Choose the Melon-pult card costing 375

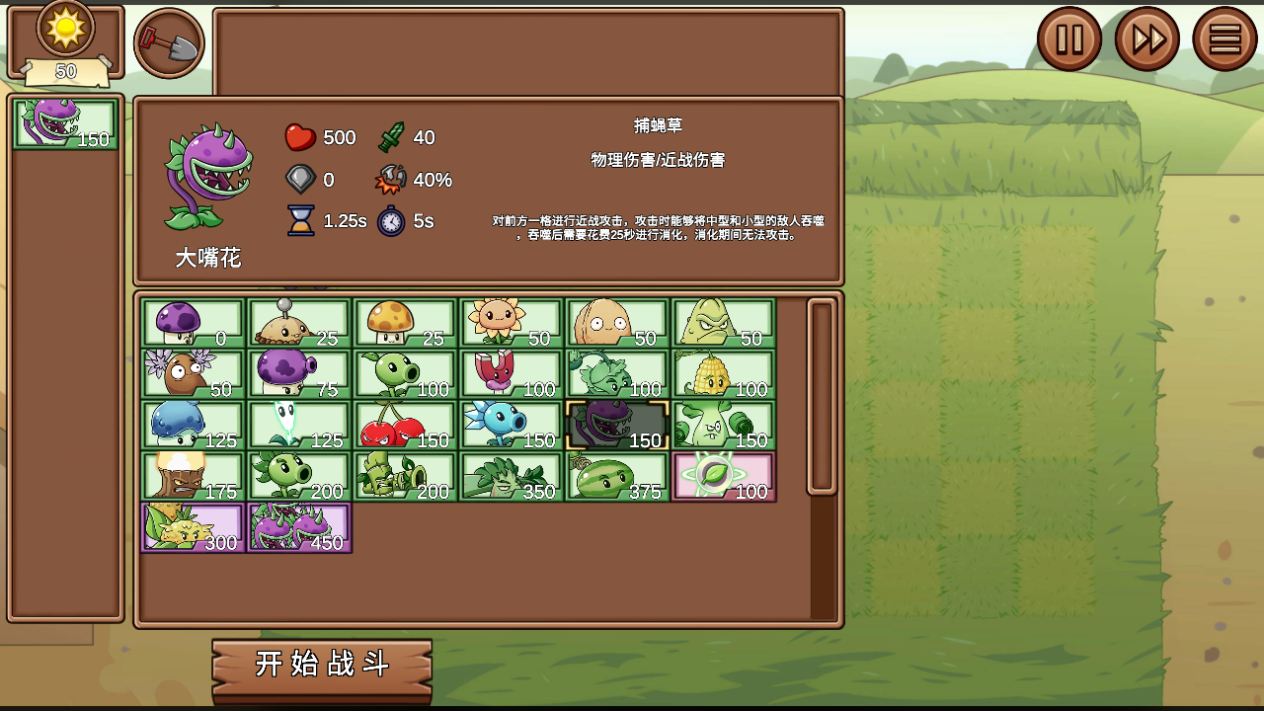(617, 476)
